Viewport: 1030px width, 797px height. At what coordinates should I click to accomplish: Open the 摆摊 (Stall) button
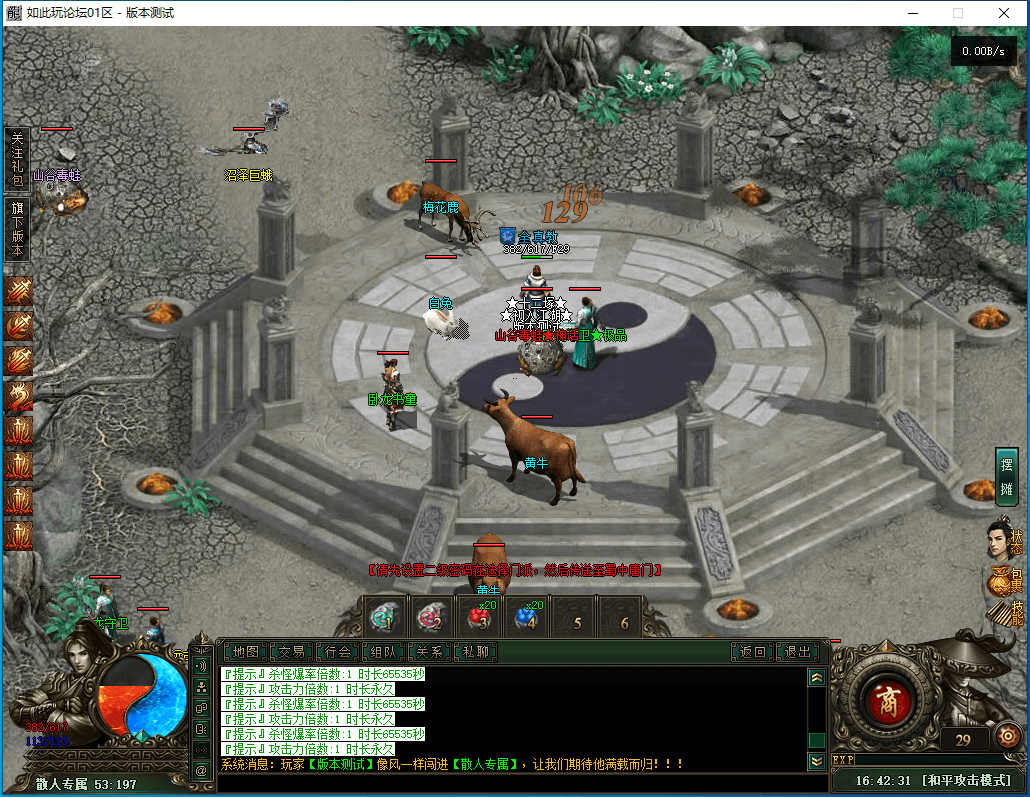(1006, 476)
